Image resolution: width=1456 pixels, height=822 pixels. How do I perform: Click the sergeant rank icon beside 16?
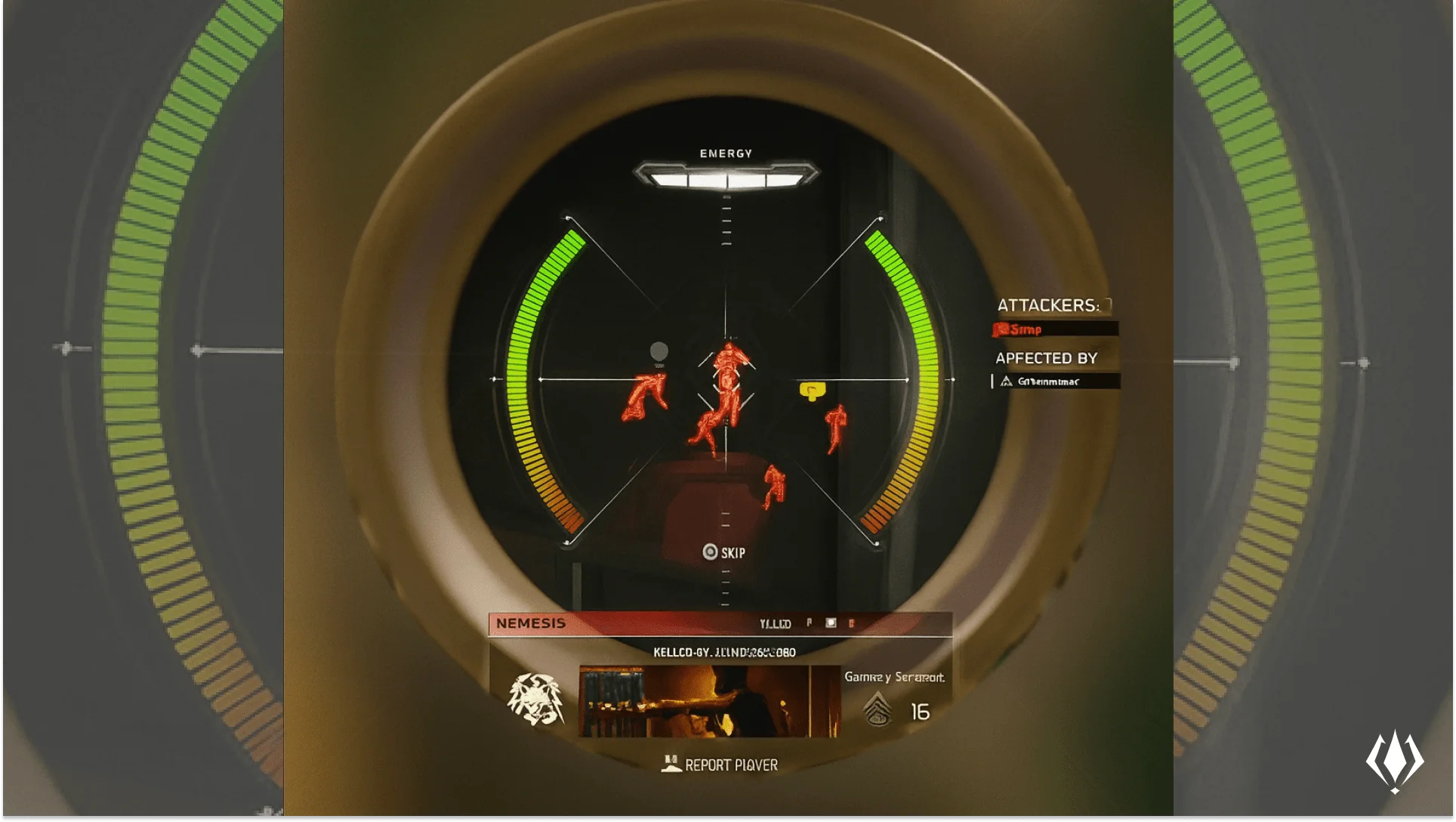[x=878, y=709]
